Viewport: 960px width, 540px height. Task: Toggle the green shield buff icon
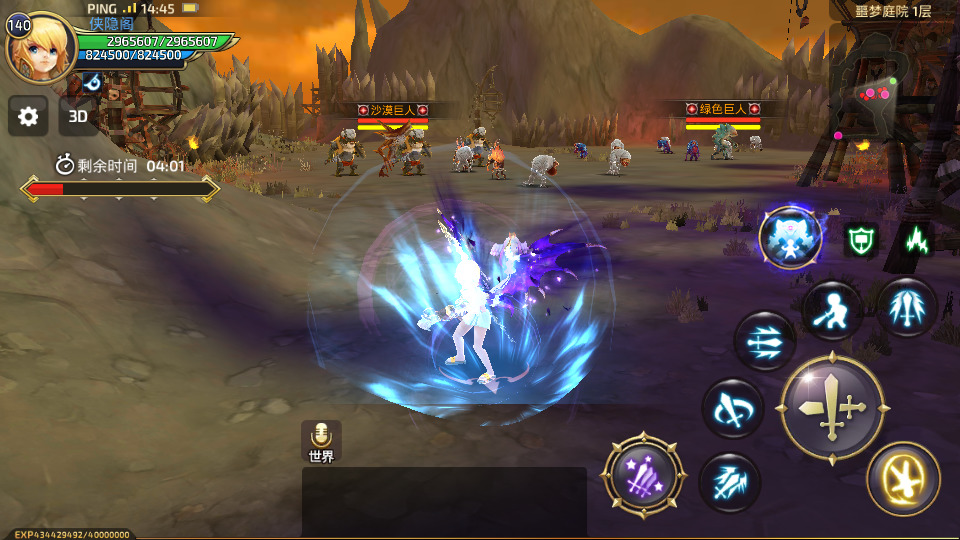point(860,239)
